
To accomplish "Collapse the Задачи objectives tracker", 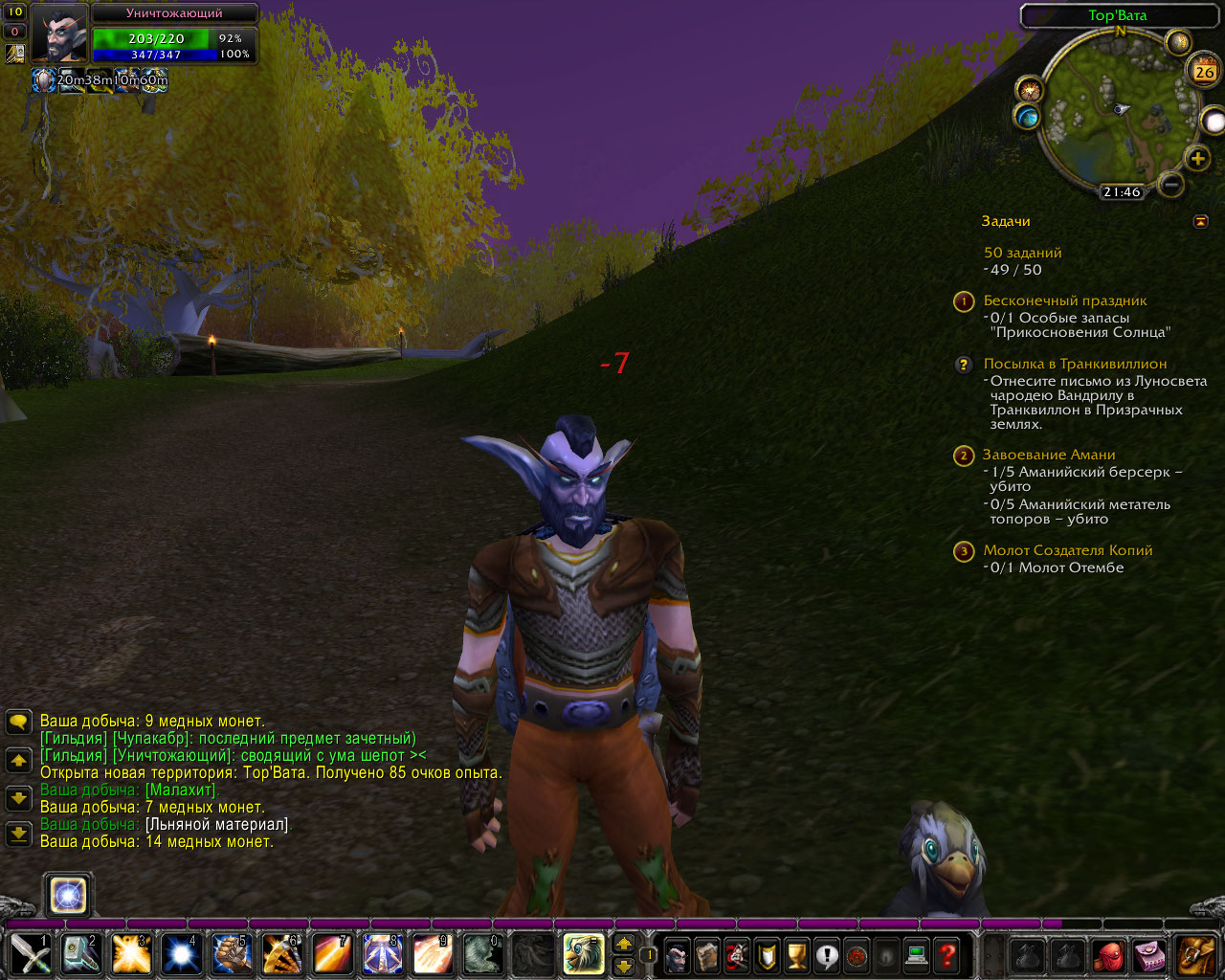I will coord(1201,222).
